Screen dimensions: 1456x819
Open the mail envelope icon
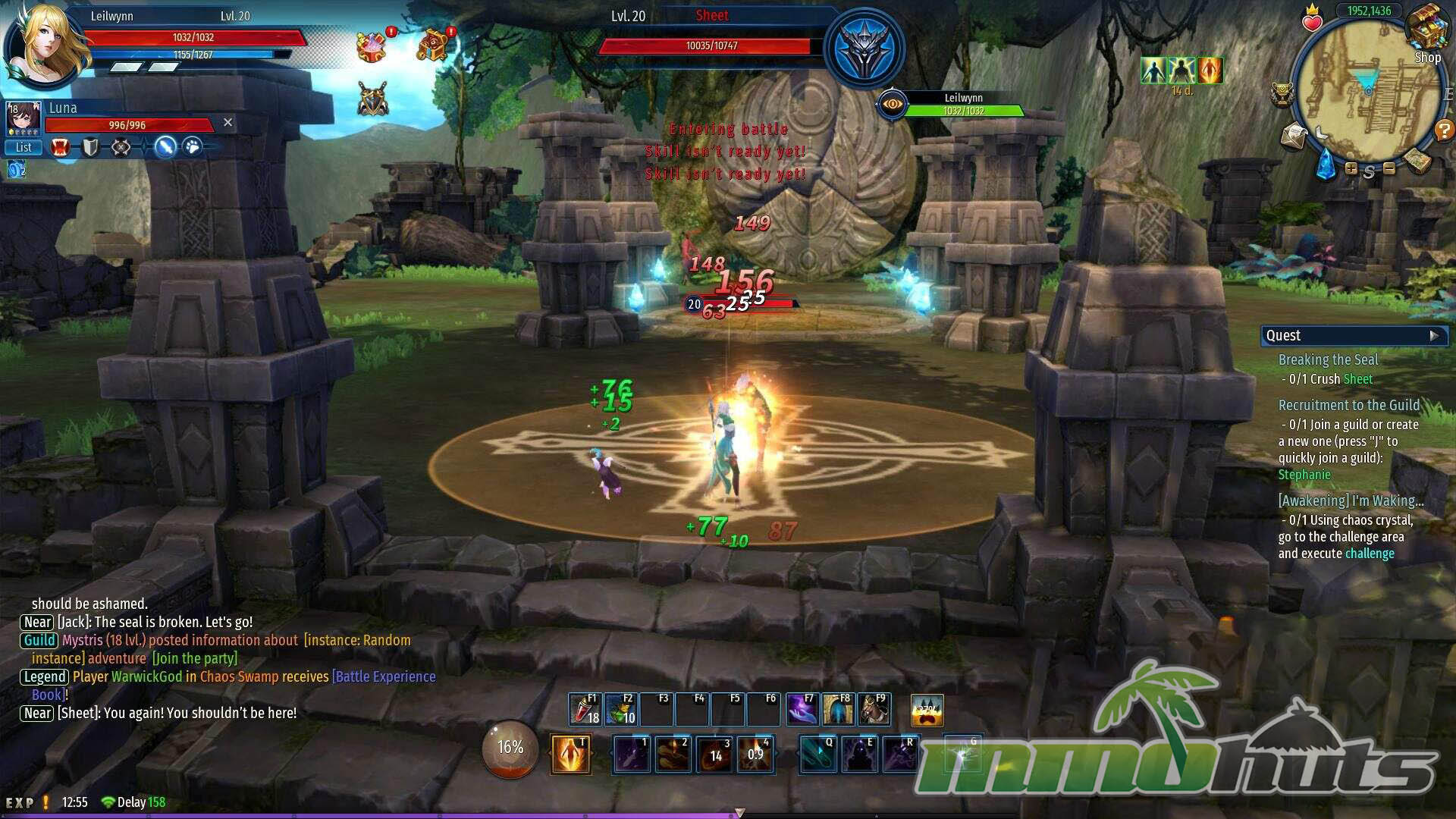1294,137
